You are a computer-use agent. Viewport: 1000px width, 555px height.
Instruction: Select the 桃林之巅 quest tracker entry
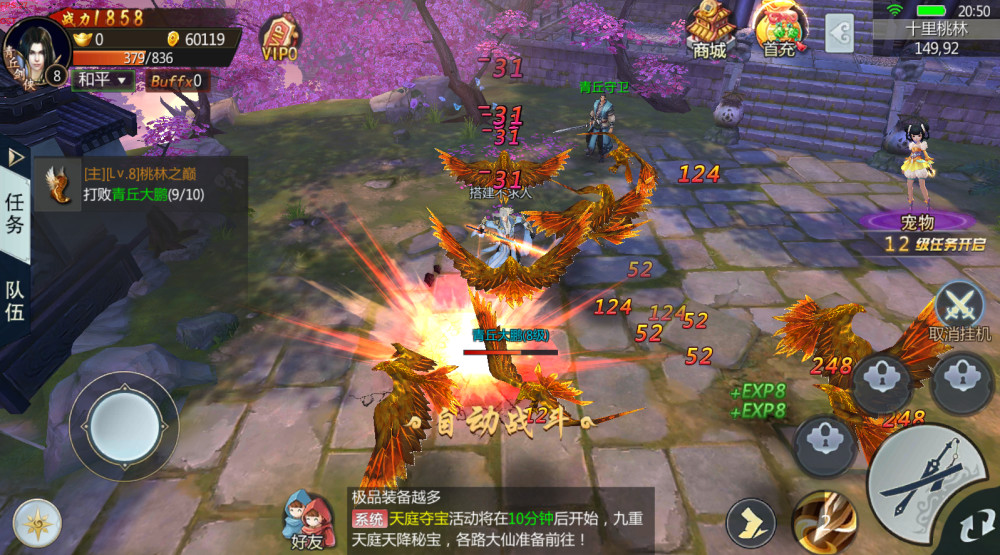click(x=140, y=185)
